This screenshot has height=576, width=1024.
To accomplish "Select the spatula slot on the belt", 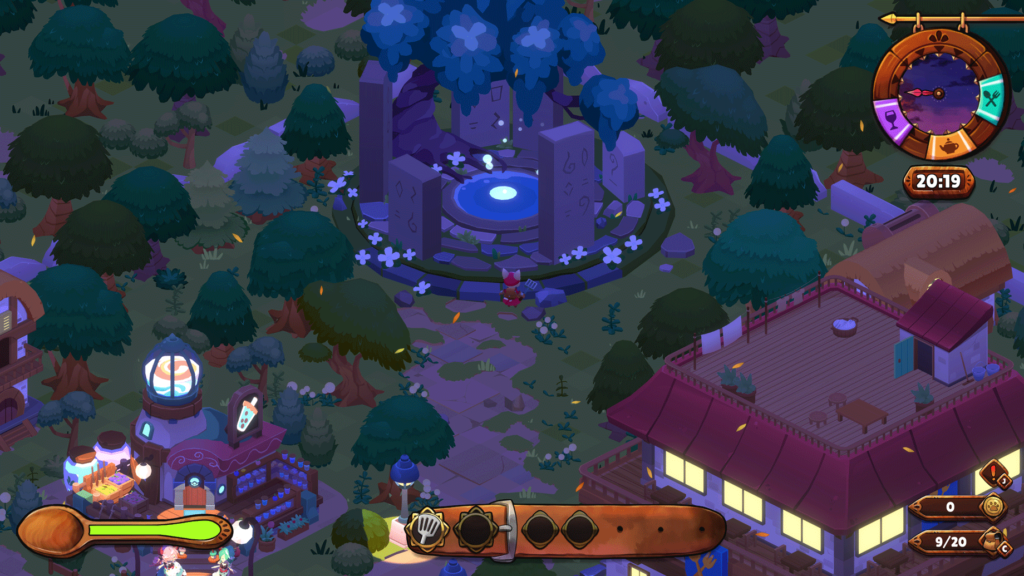I will point(425,527).
